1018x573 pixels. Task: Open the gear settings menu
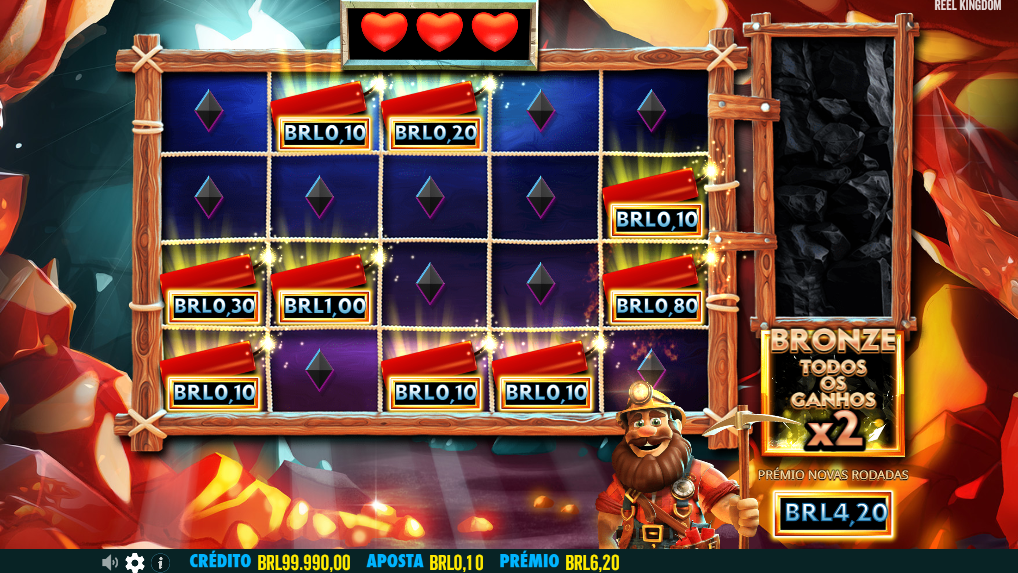pyautogui.click(x=135, y=562)
